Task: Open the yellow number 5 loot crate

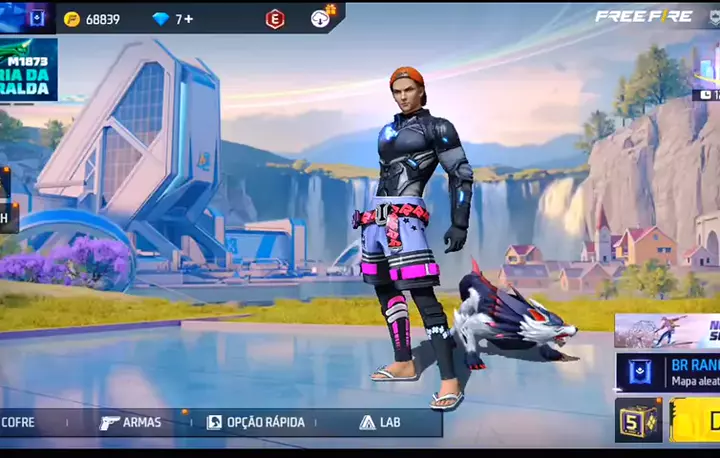Action: pyautogui.click(x=638, y=420)
